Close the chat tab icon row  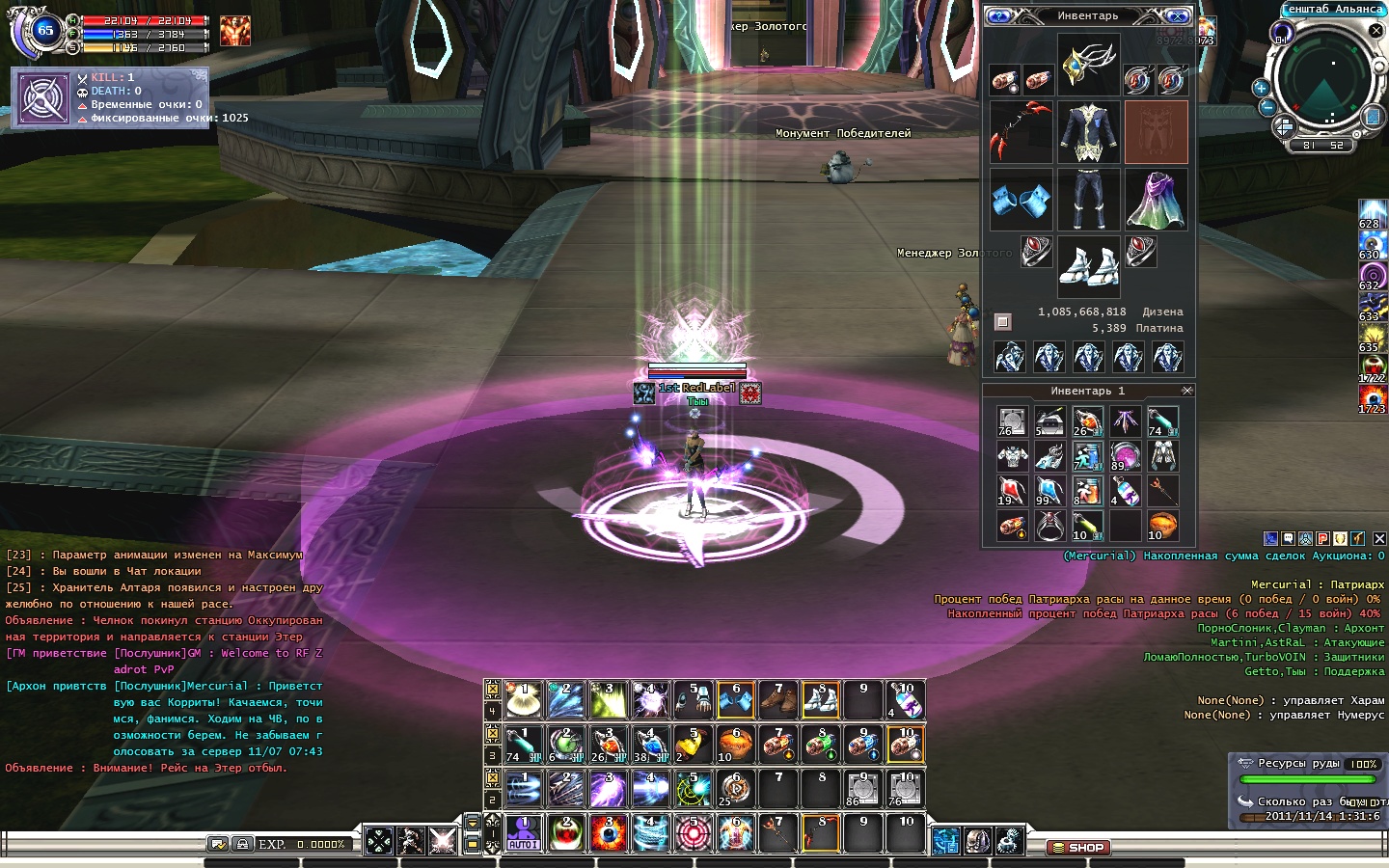[1379, 538]
